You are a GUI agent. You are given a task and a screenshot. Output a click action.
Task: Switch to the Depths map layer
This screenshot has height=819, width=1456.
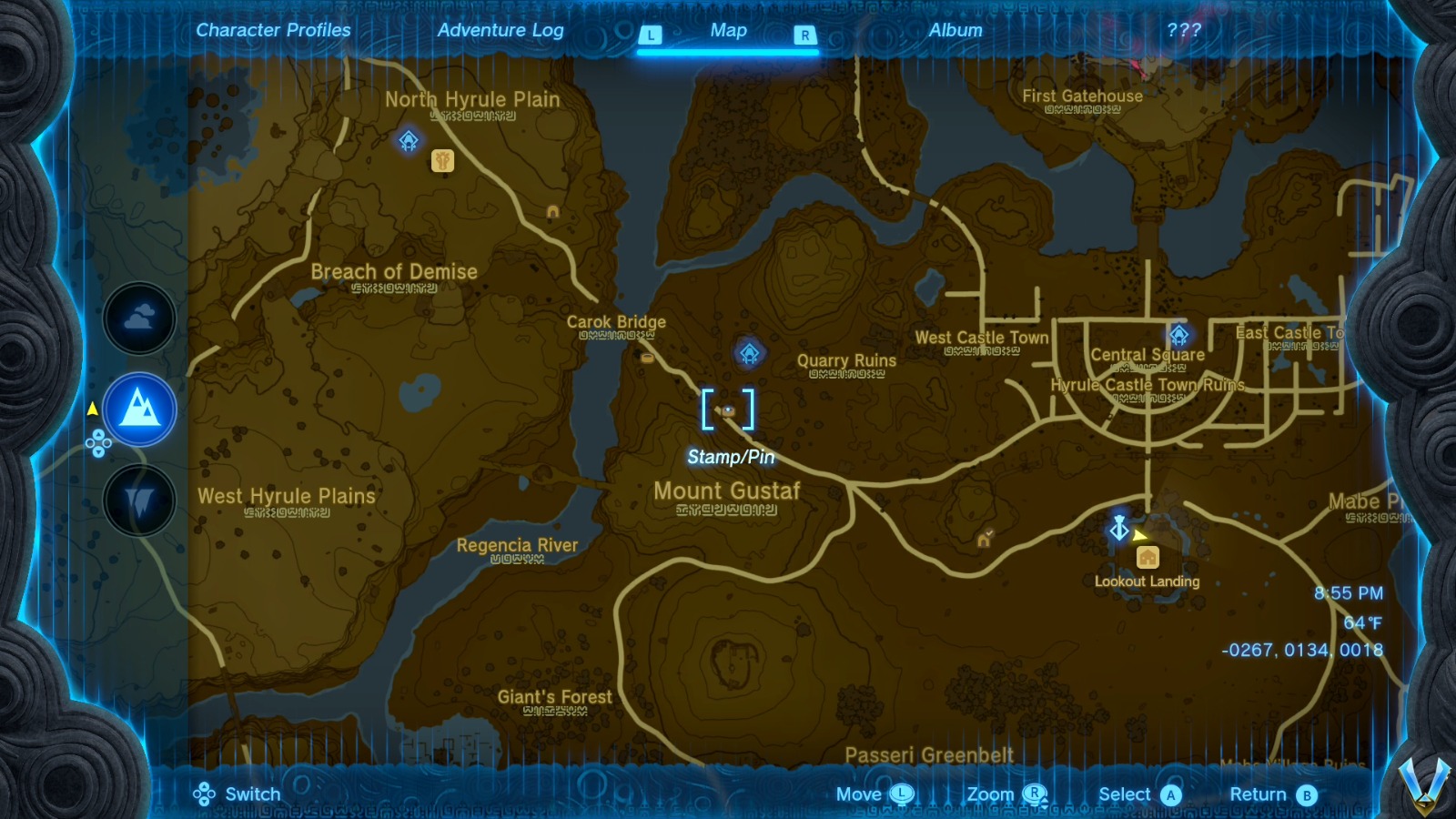point(139,500)
